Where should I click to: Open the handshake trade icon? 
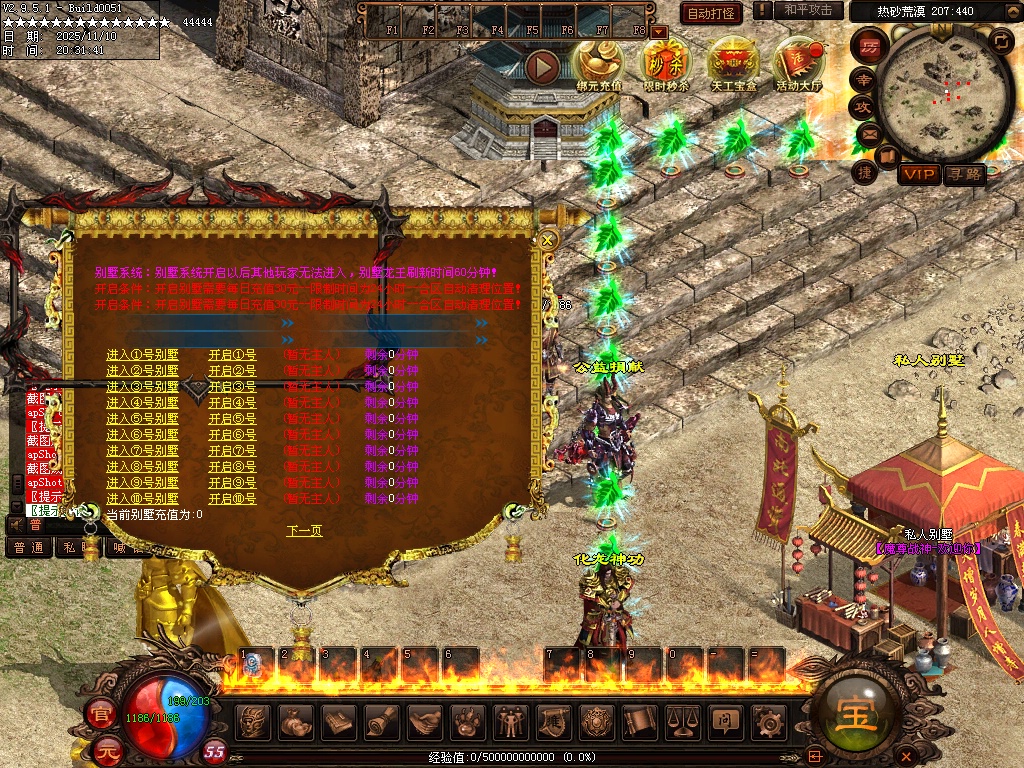(x=424, y=721)
